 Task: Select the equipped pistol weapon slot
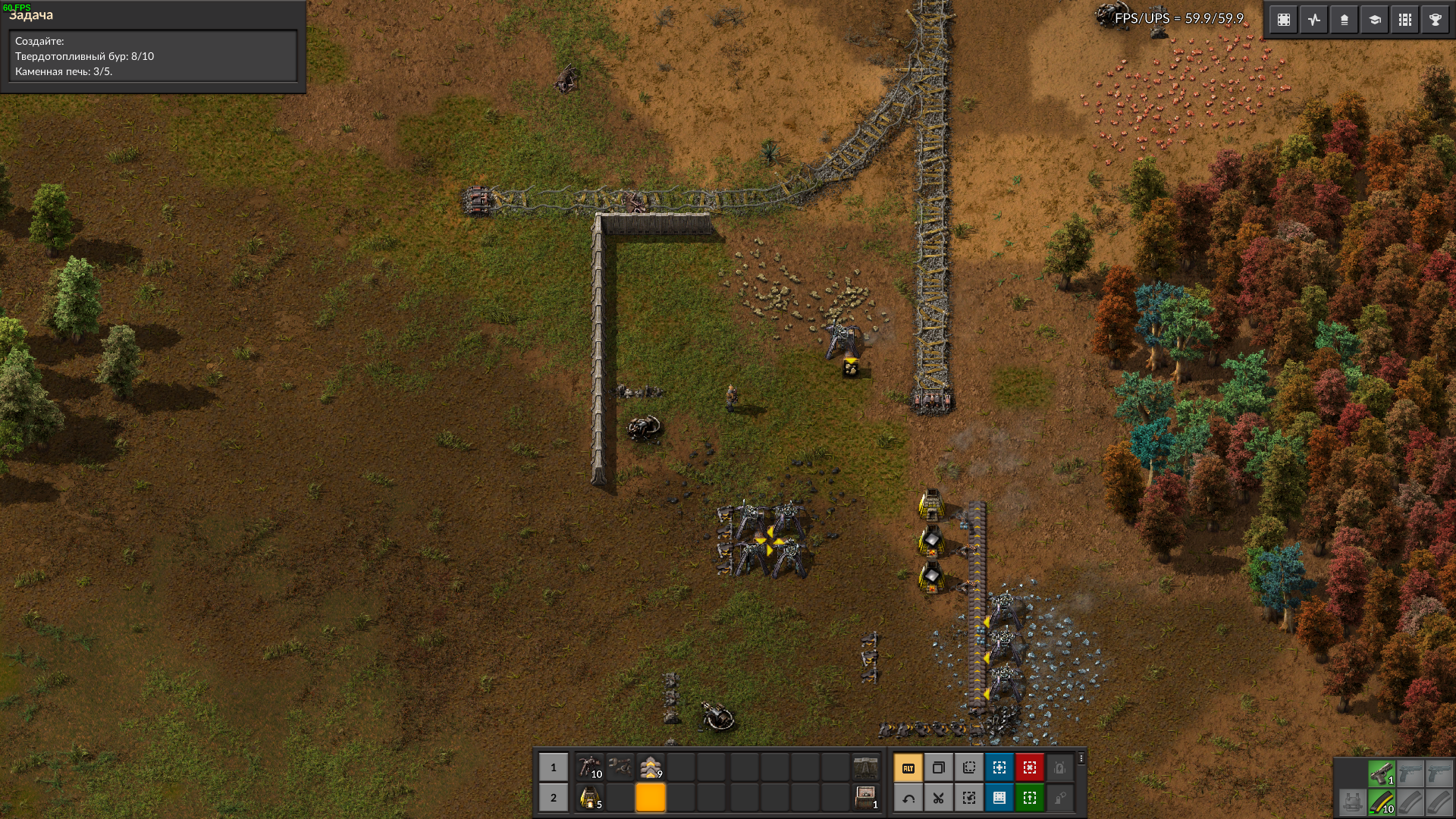(1382, 773)
